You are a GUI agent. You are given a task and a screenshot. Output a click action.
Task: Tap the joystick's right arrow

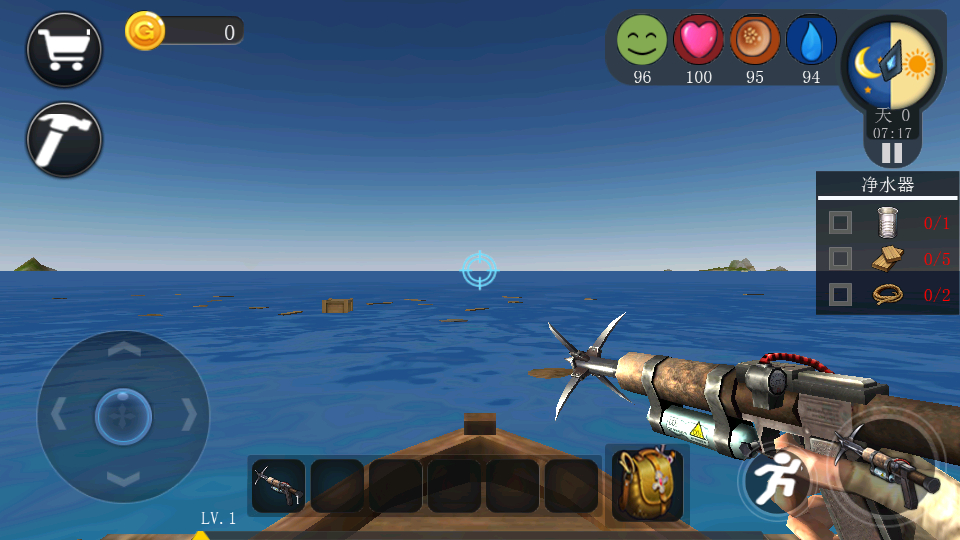click(189, 414)
